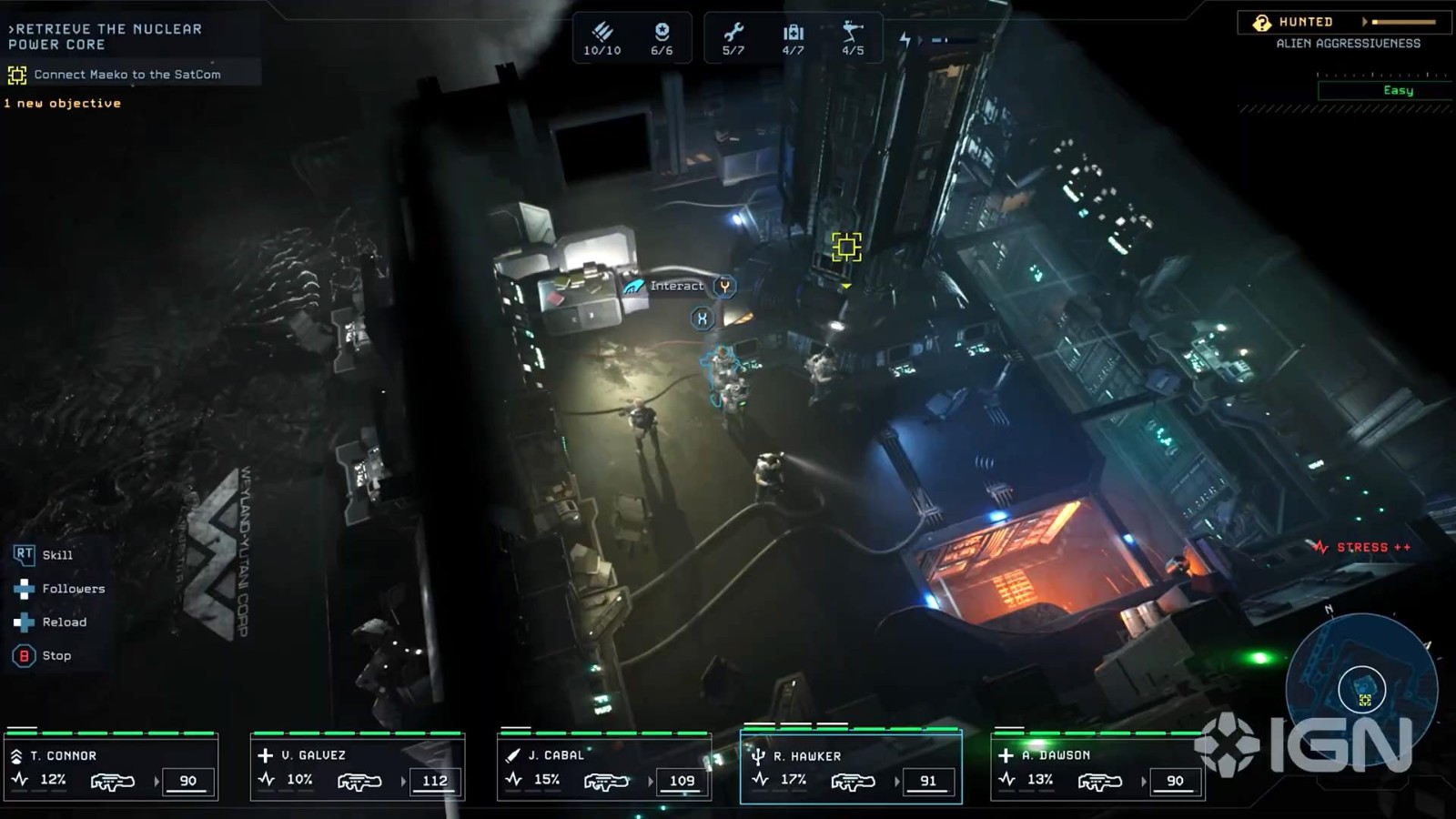Select V. Galvez's squad card
This screenshot has width=1456, height=819.
tap(358, 768)
